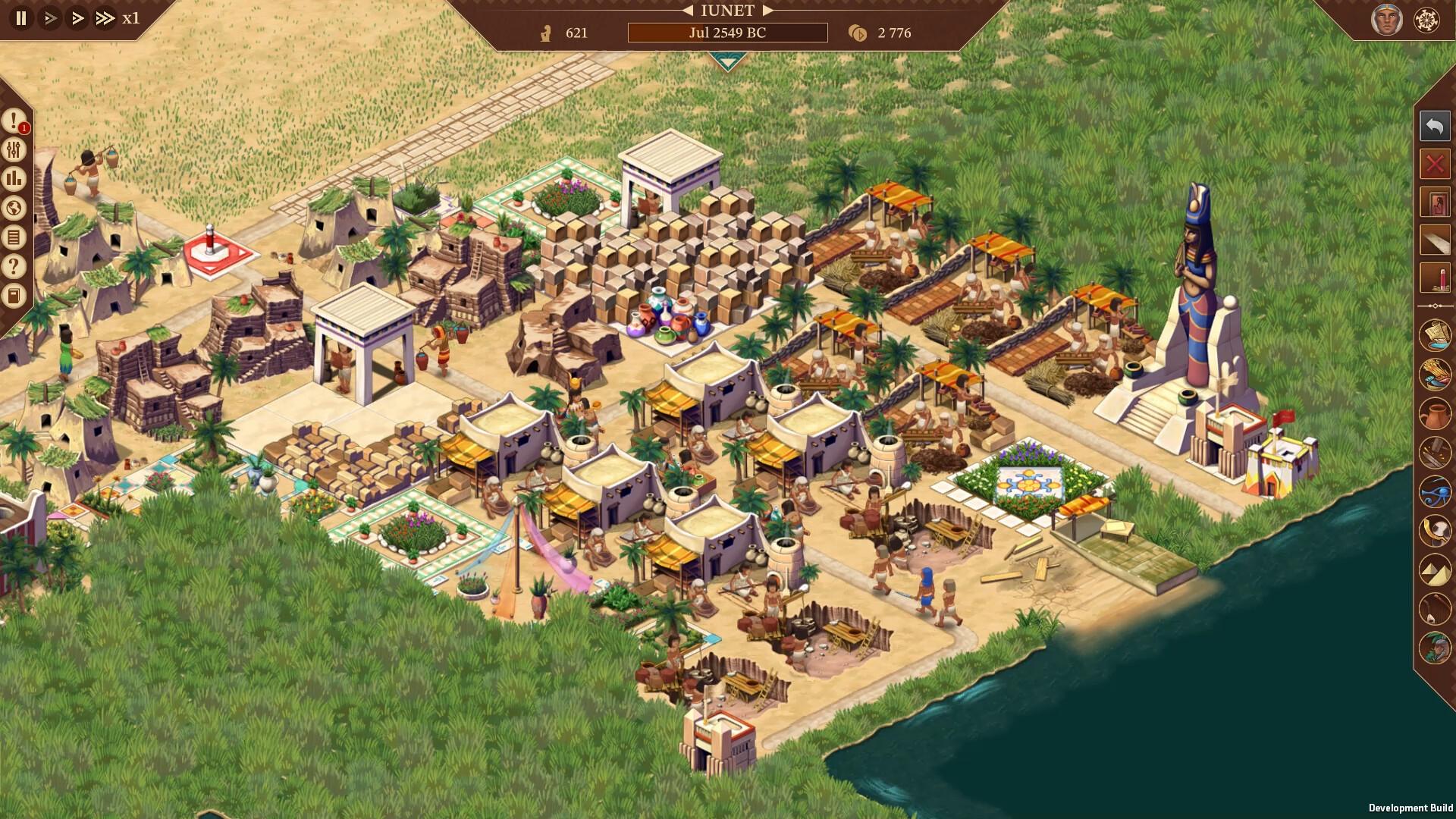Viewport: 1456px width, 819px height.
Task: Switch to previous city with left arrow
Action: pyautogui.click(x=686, y=11)
